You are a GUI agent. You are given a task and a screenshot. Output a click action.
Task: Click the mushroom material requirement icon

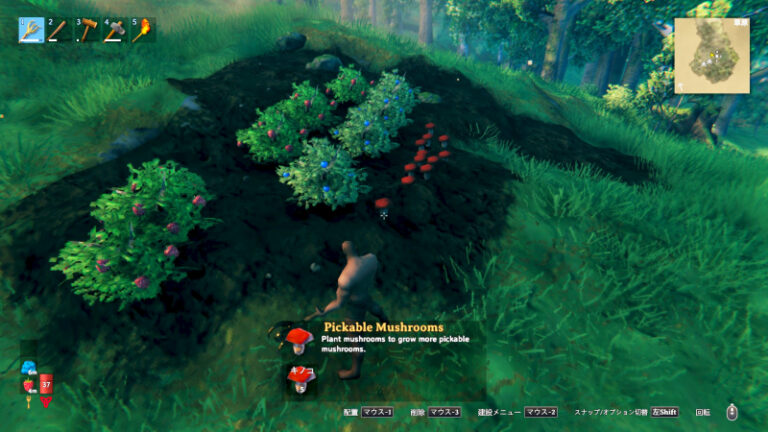[x=299, y=378]
